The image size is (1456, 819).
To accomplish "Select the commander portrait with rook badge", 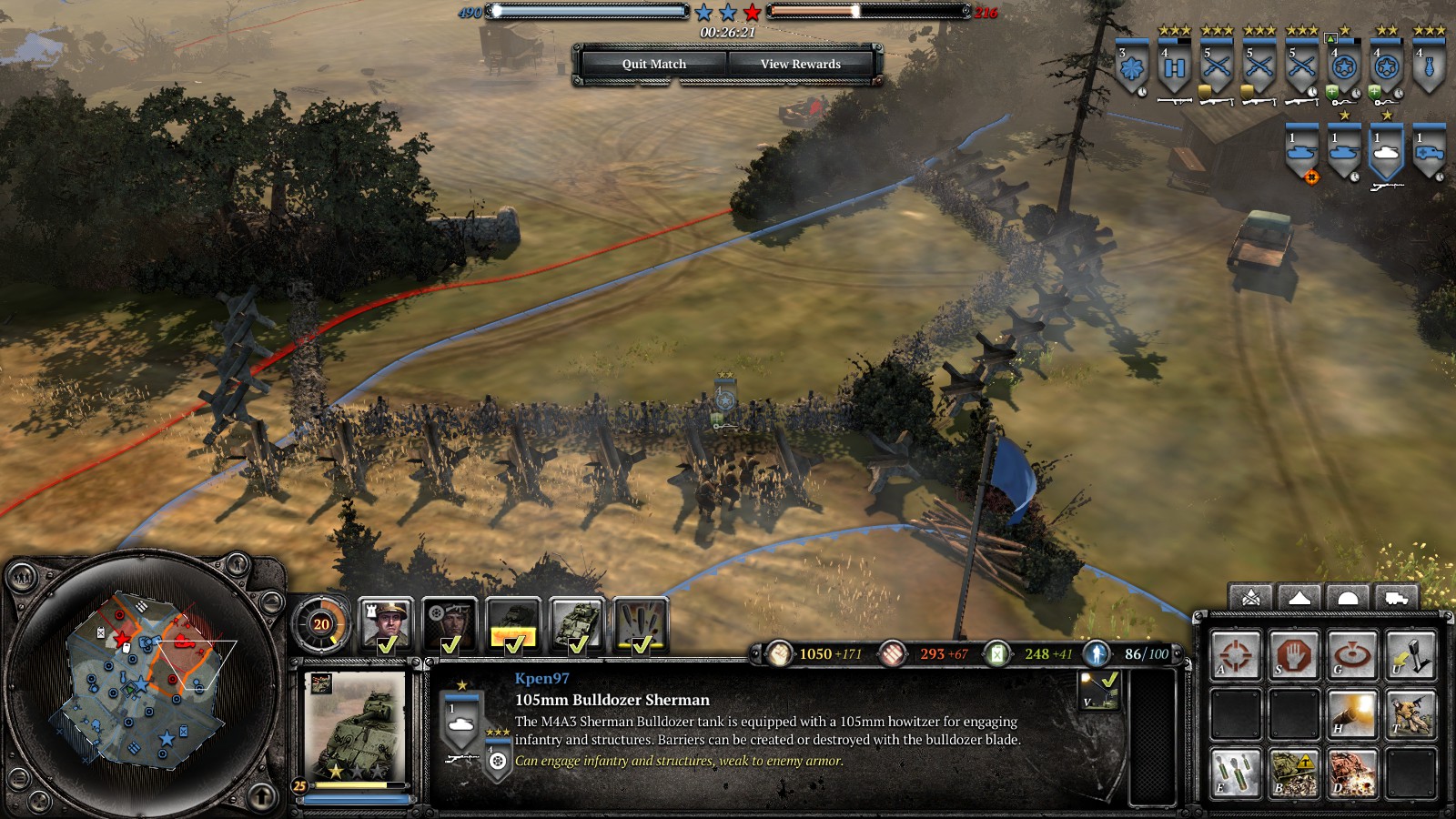I will (x=386, y=625).
